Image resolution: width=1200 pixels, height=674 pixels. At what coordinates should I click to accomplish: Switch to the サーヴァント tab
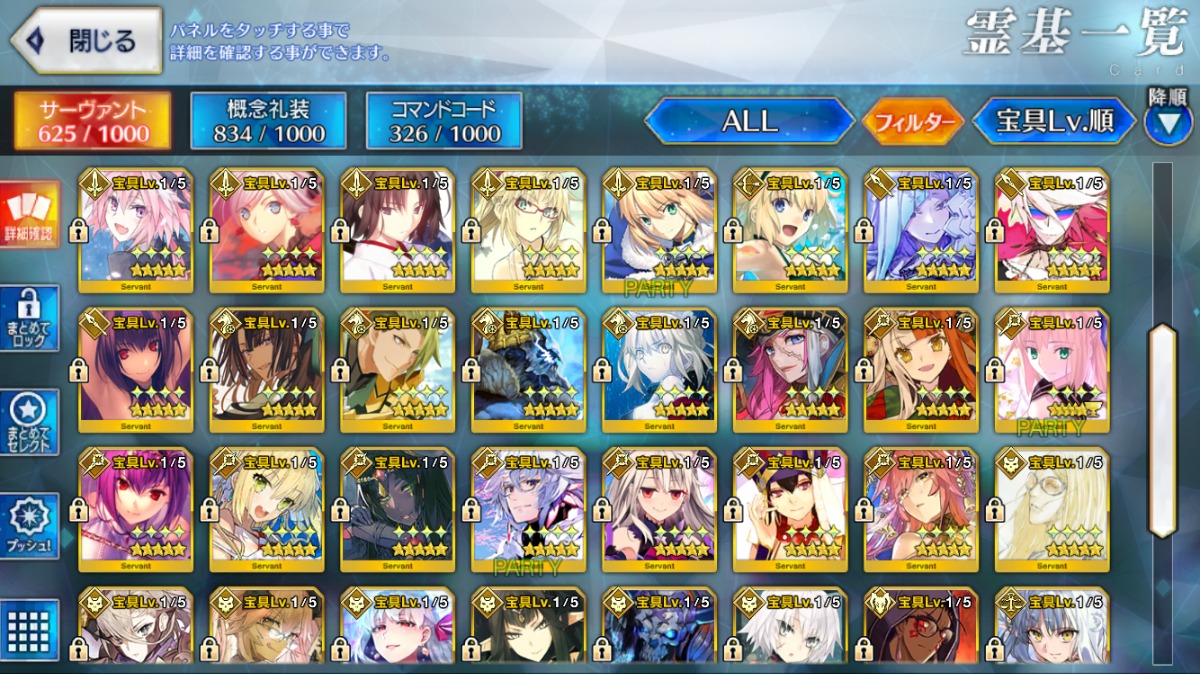pos(91,122)
